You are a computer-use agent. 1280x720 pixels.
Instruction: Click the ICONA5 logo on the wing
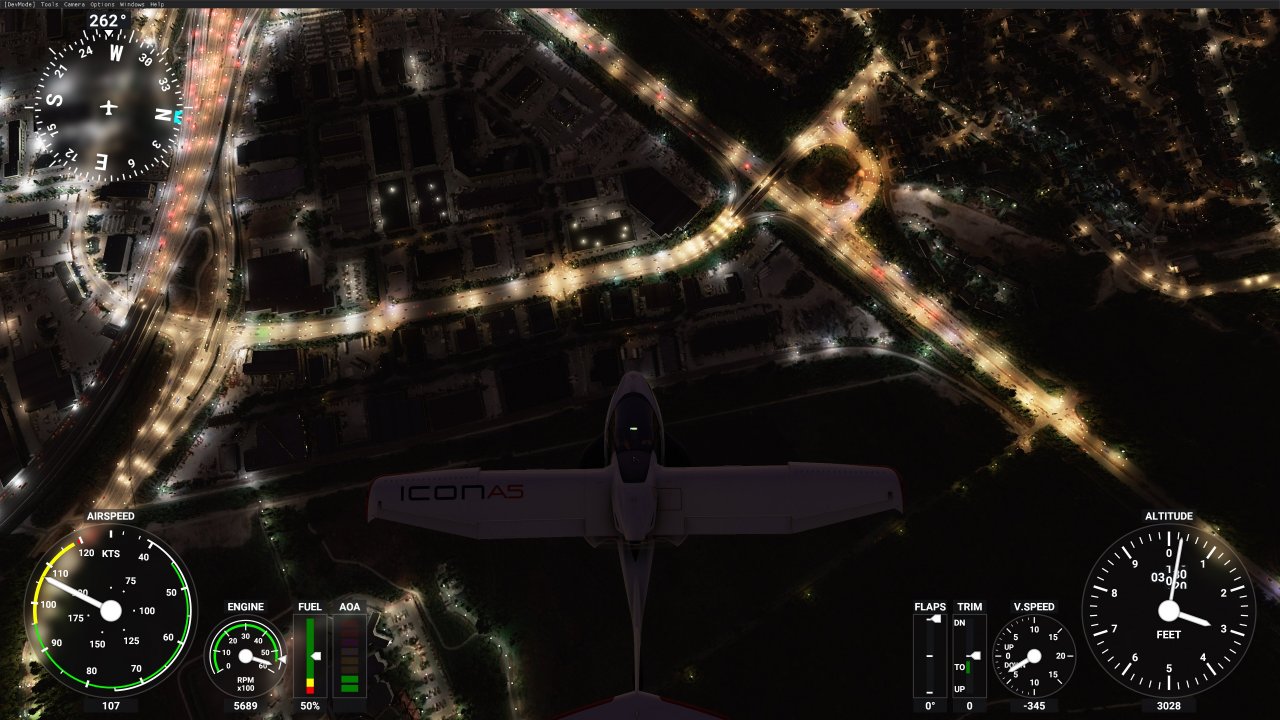tap(461, 490)
